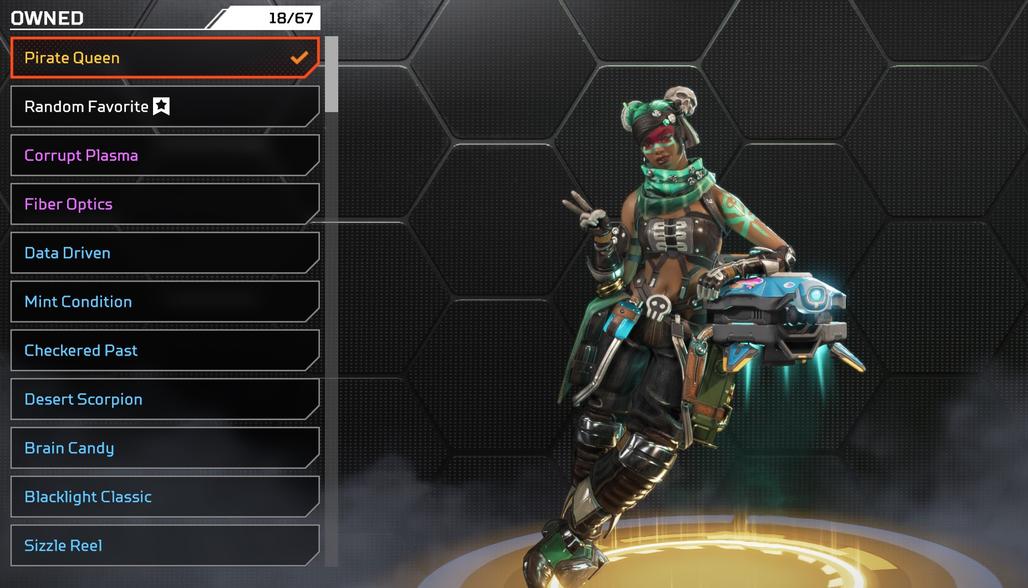Select the Desert Scorpion skin

165,400
